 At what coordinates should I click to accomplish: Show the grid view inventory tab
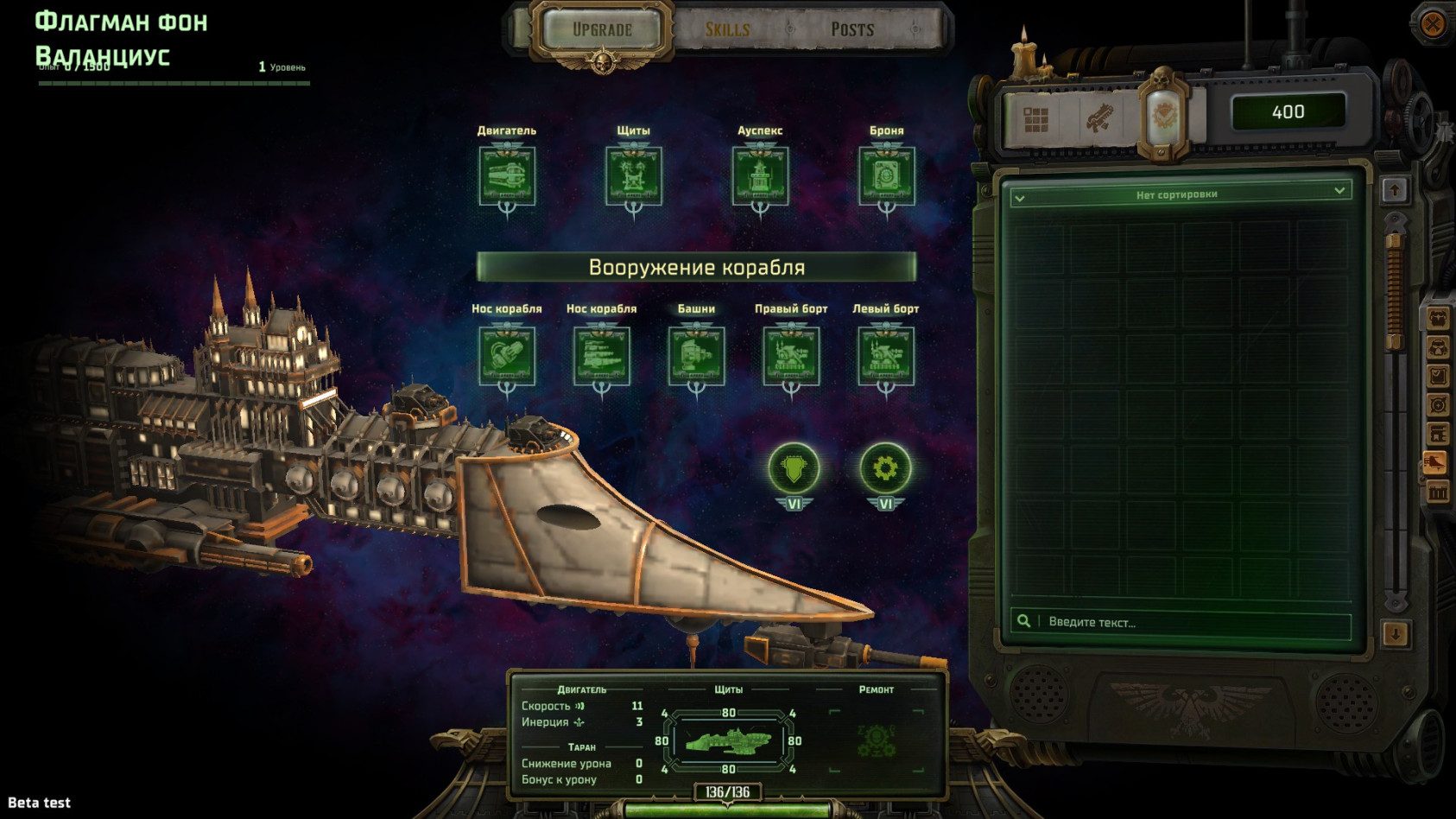click(x=1035, y=119)
